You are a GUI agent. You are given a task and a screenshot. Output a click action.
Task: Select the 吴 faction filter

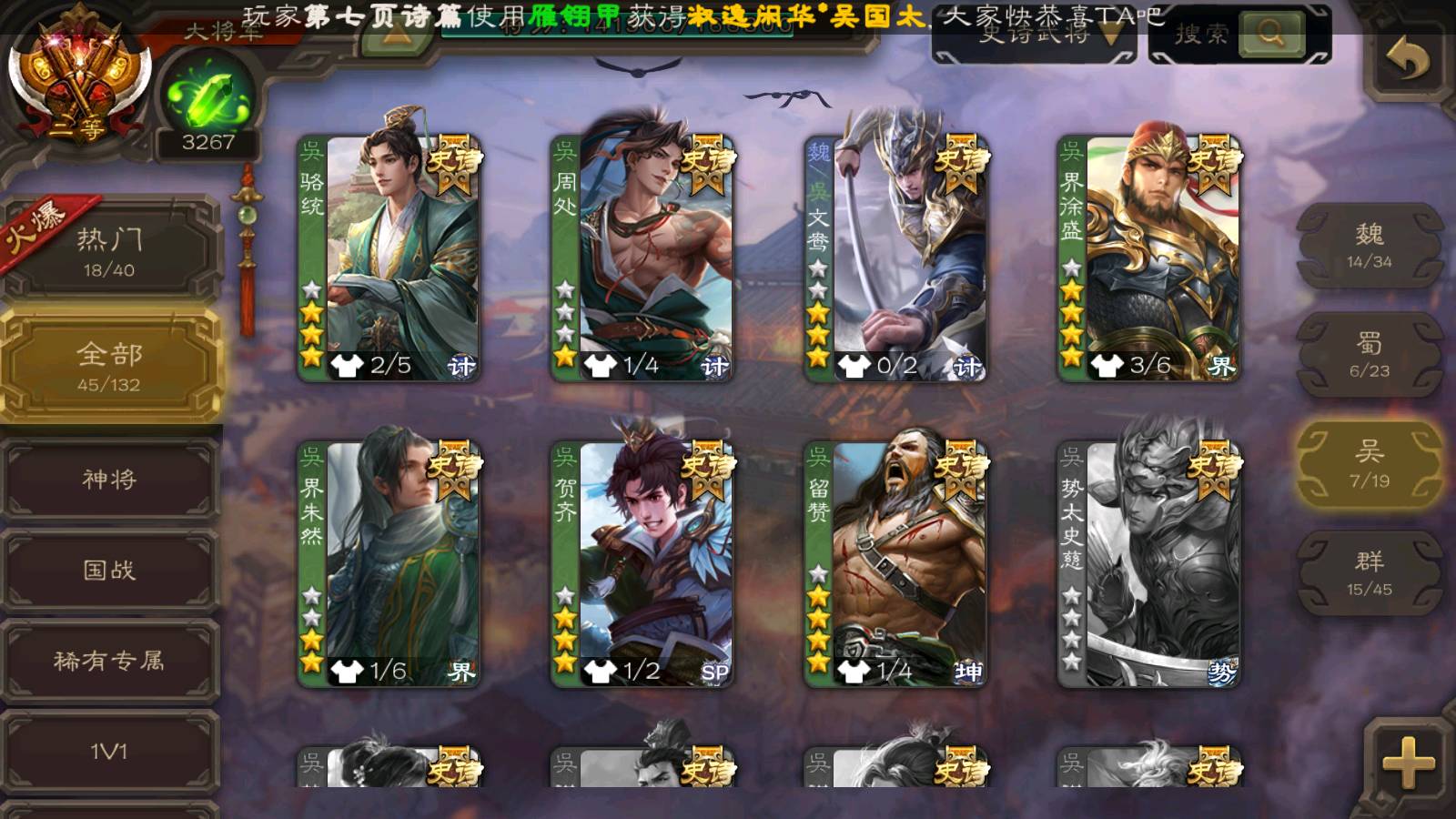pos(1369,464)
